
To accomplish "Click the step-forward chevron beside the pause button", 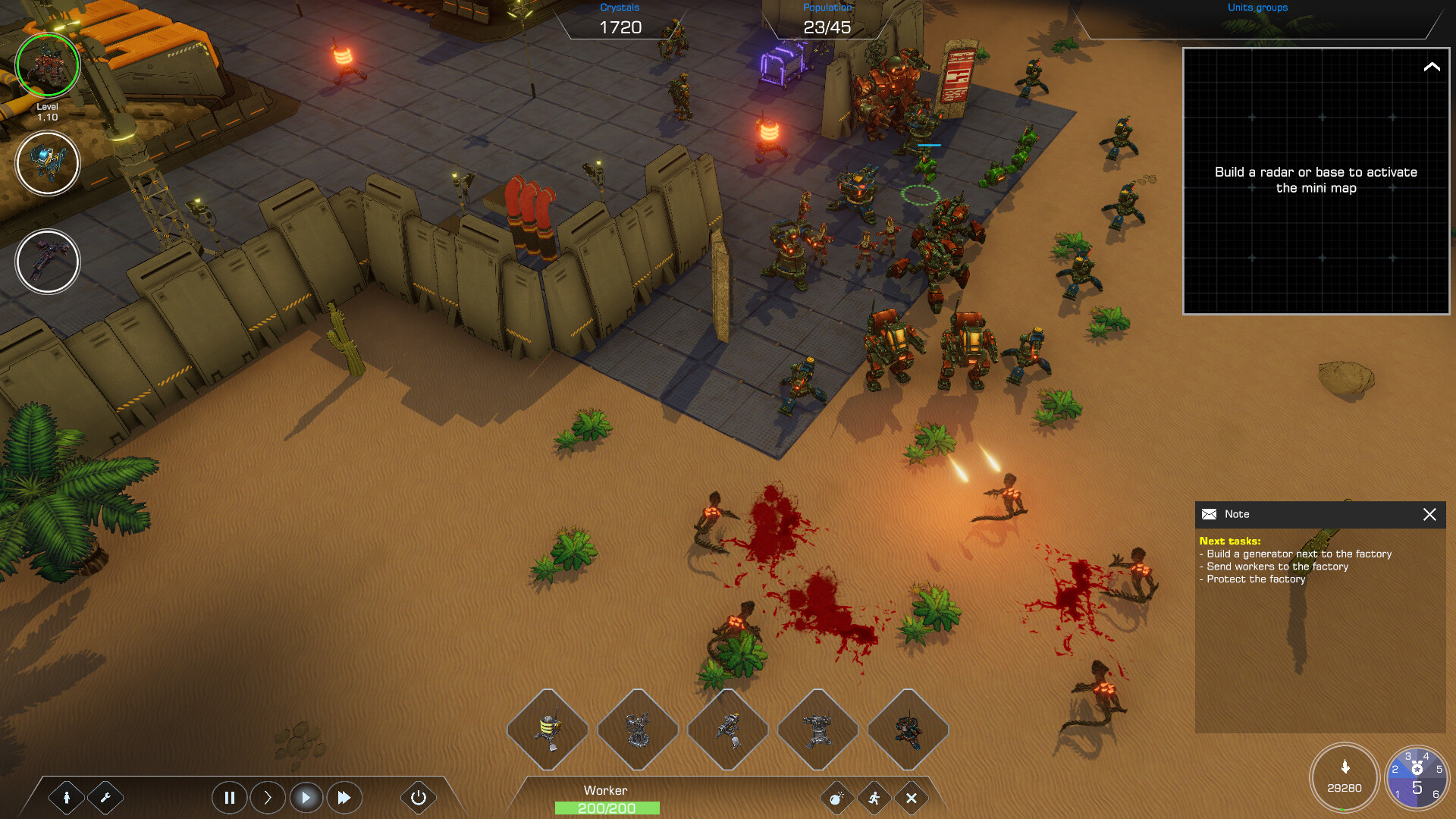I will point(267,797).
